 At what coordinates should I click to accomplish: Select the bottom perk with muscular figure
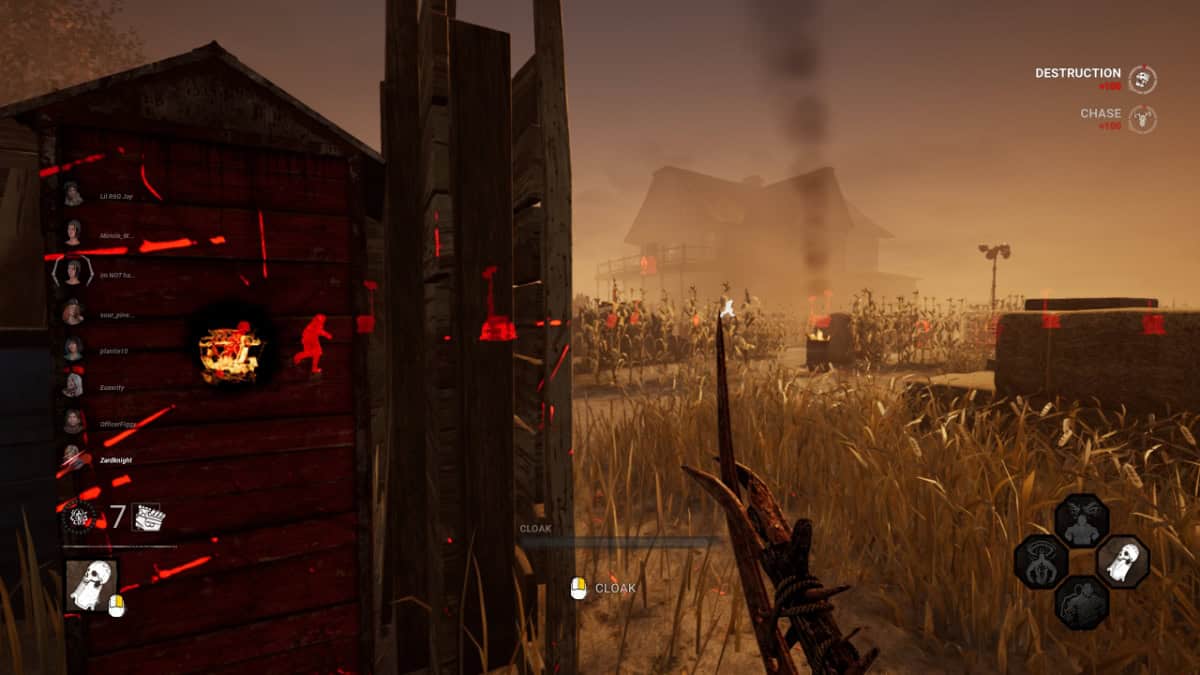[x=1081, y=602]
